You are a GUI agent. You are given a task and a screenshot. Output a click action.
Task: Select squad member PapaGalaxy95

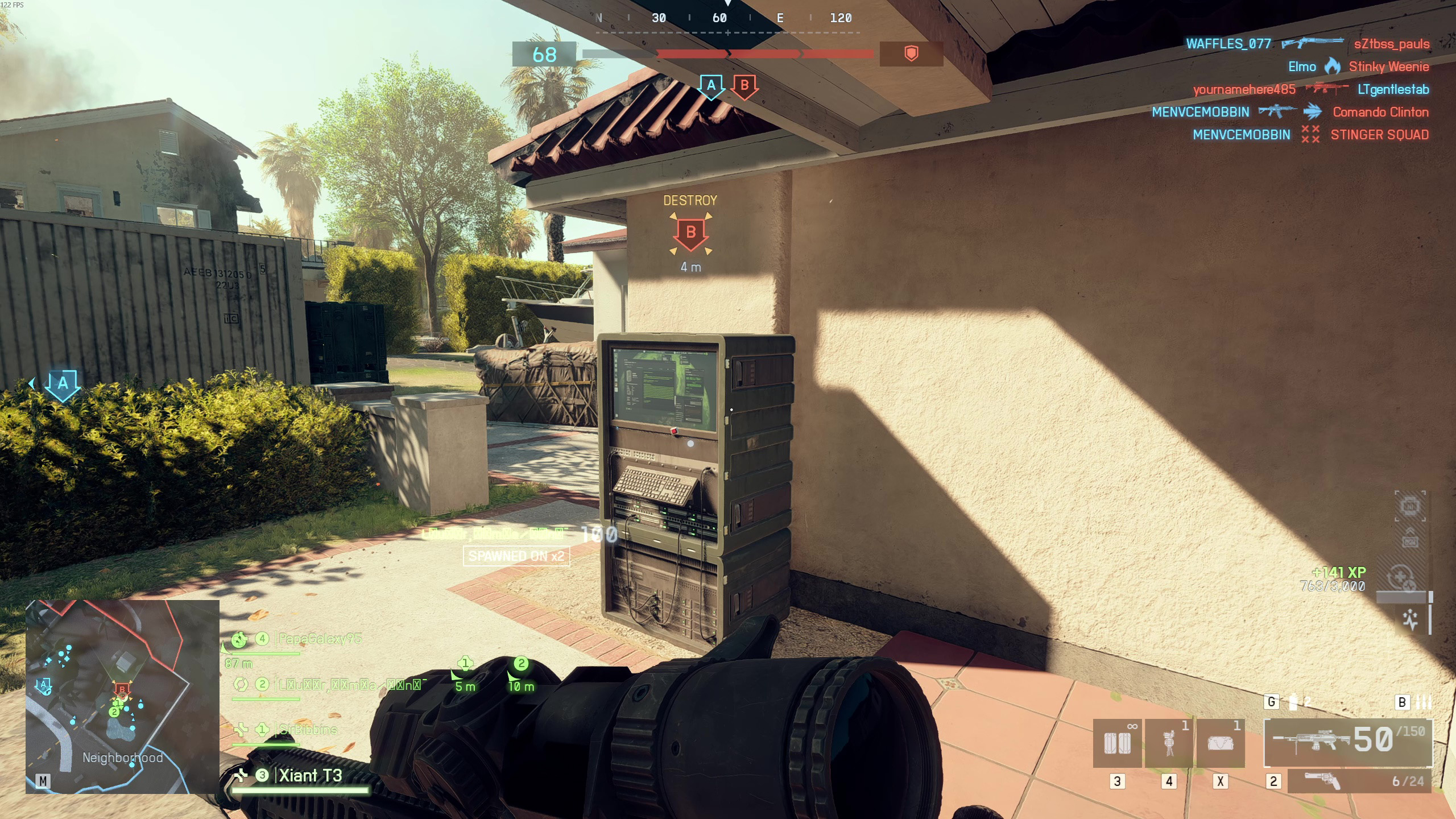point(320,639)
